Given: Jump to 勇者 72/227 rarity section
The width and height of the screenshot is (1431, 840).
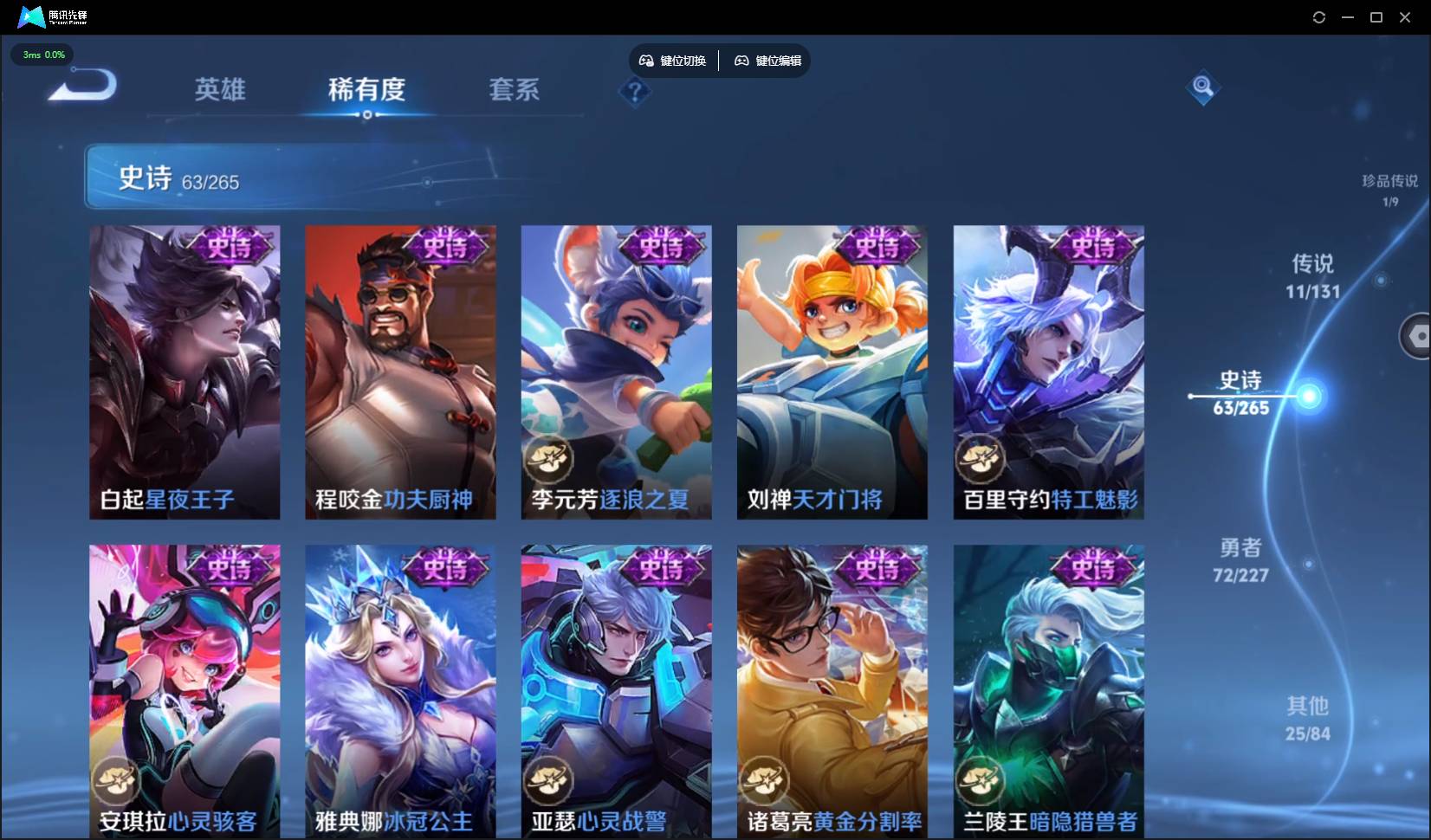Looking at the screenshot, I should coord(1240,560).
